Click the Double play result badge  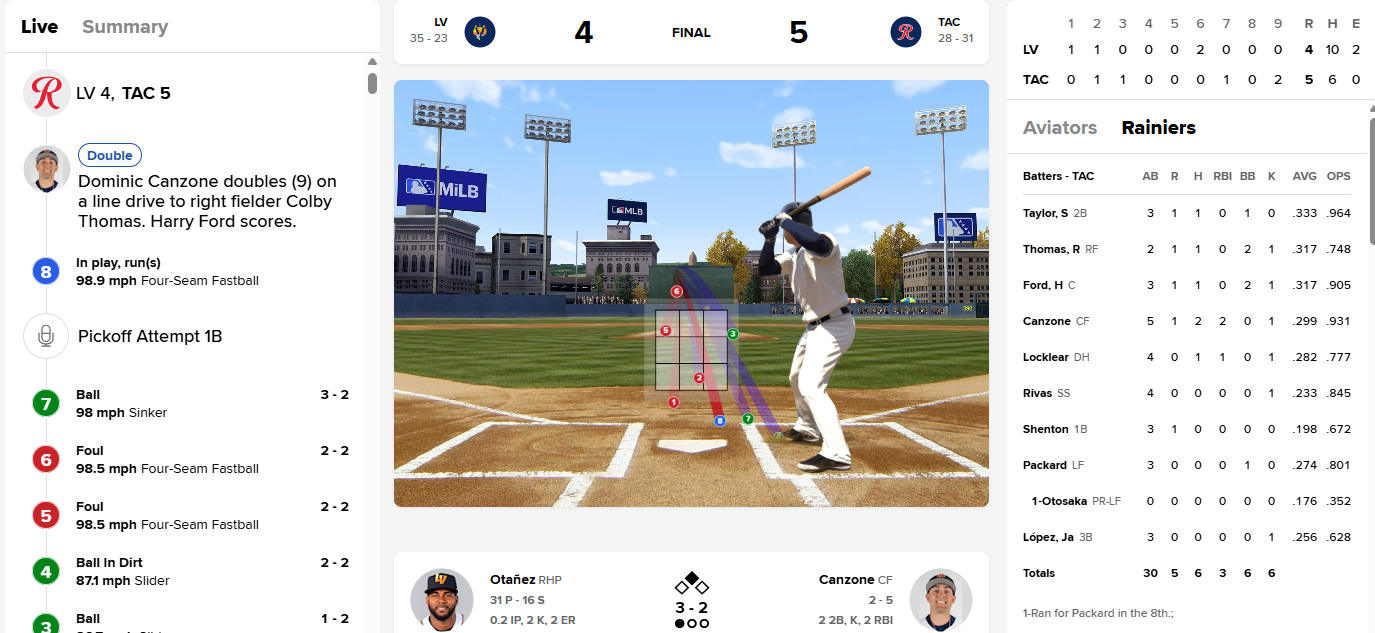(110, 155)
